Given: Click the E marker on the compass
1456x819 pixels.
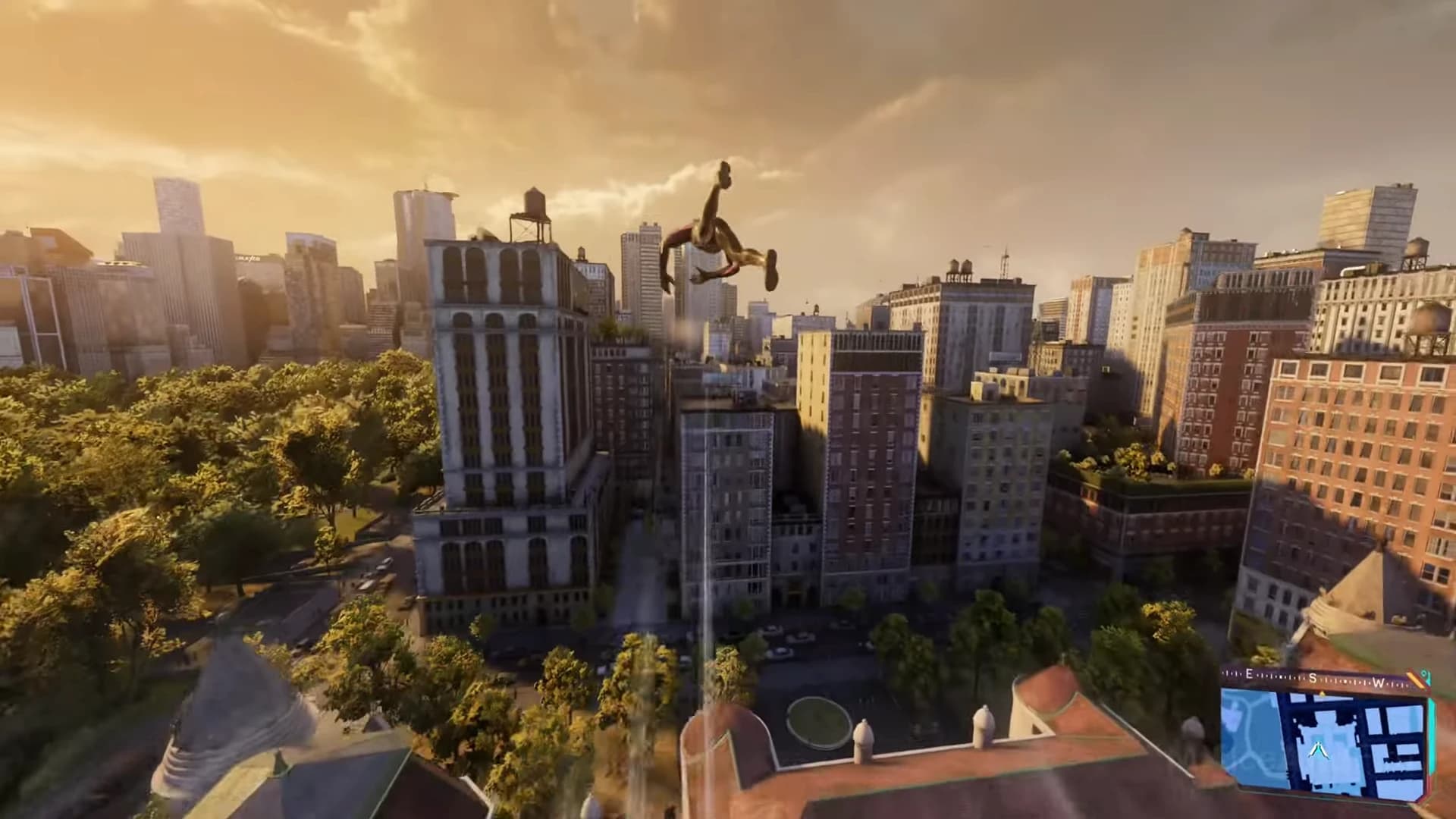Looking at the screenshot, I should pyautogui.click(x=1249, y=673).
